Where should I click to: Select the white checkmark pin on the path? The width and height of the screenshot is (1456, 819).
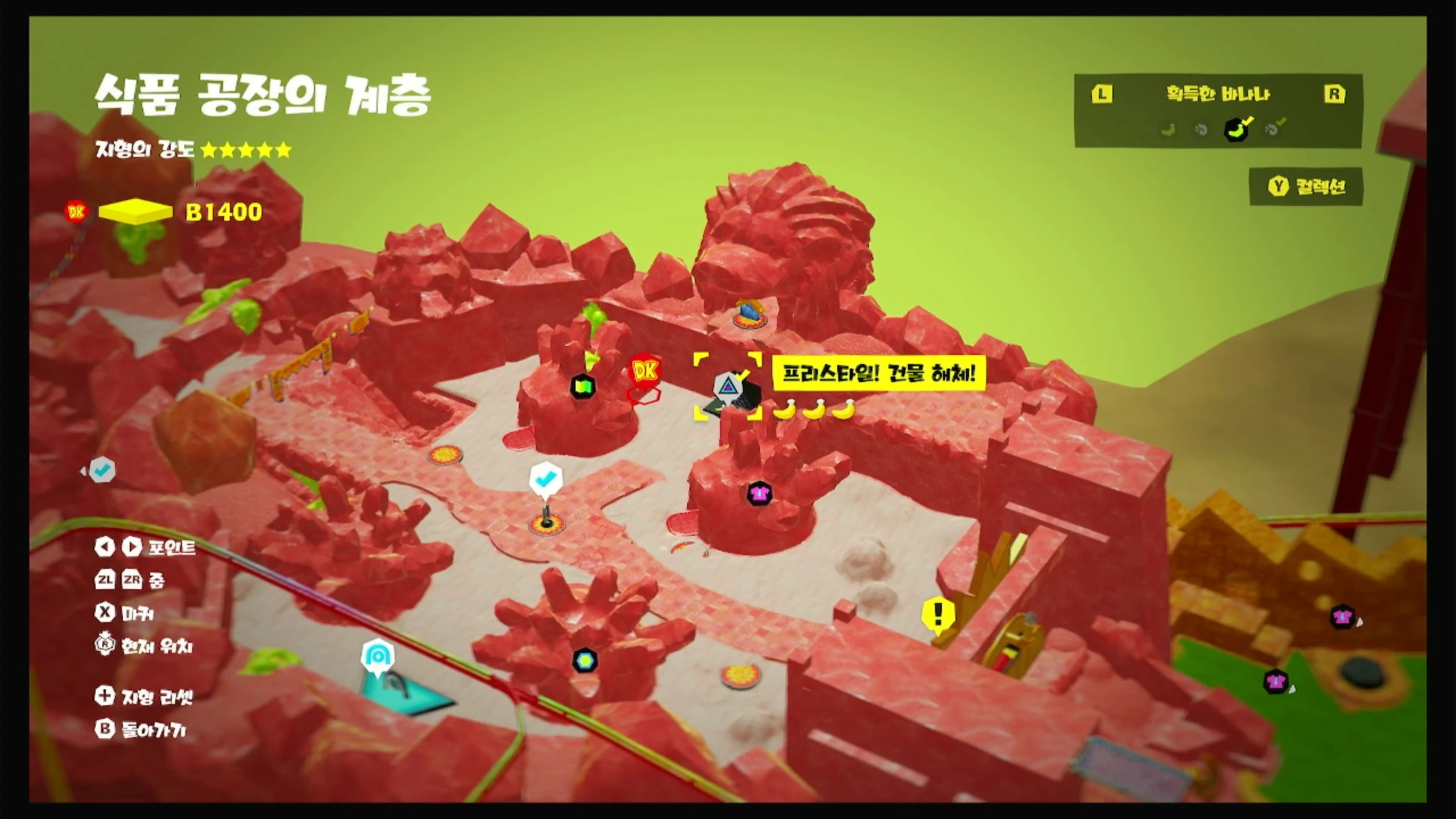pyautogui.click(x=545, y=479)
